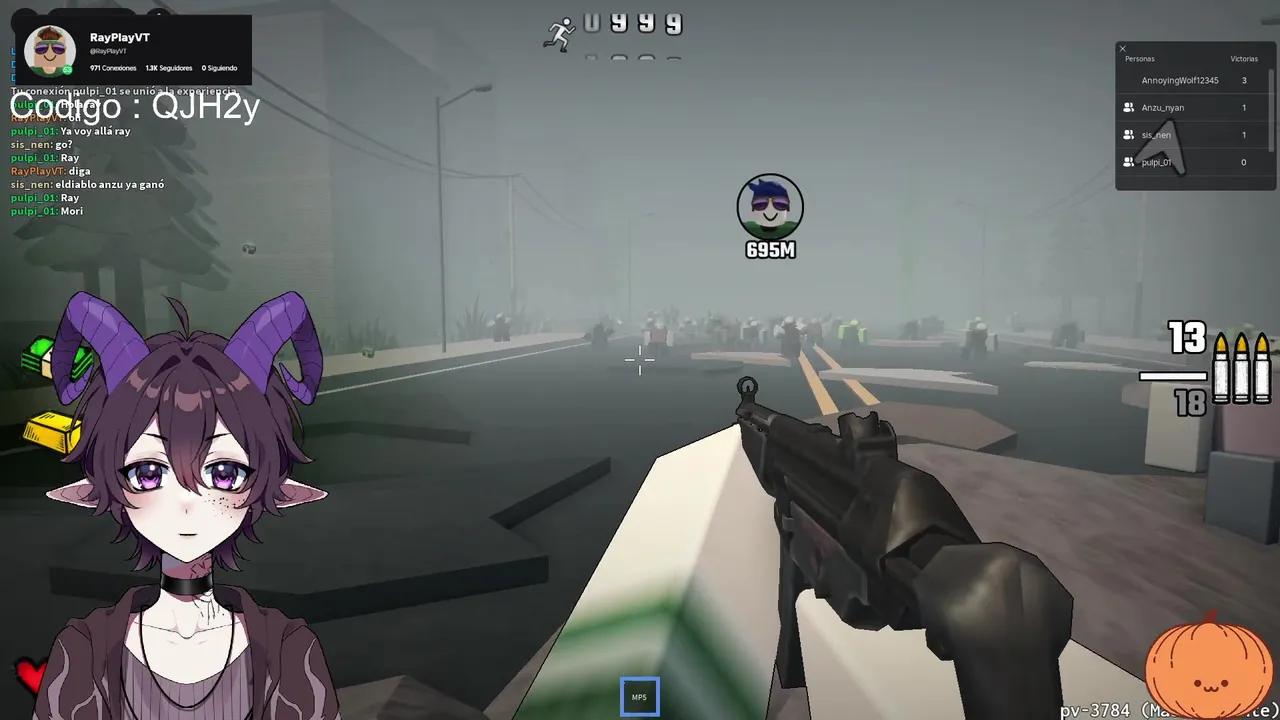Click the red heart health icon bottom-left
Image resolution: width=1280 pixels, height=720 pixels.
pos(30,676)
